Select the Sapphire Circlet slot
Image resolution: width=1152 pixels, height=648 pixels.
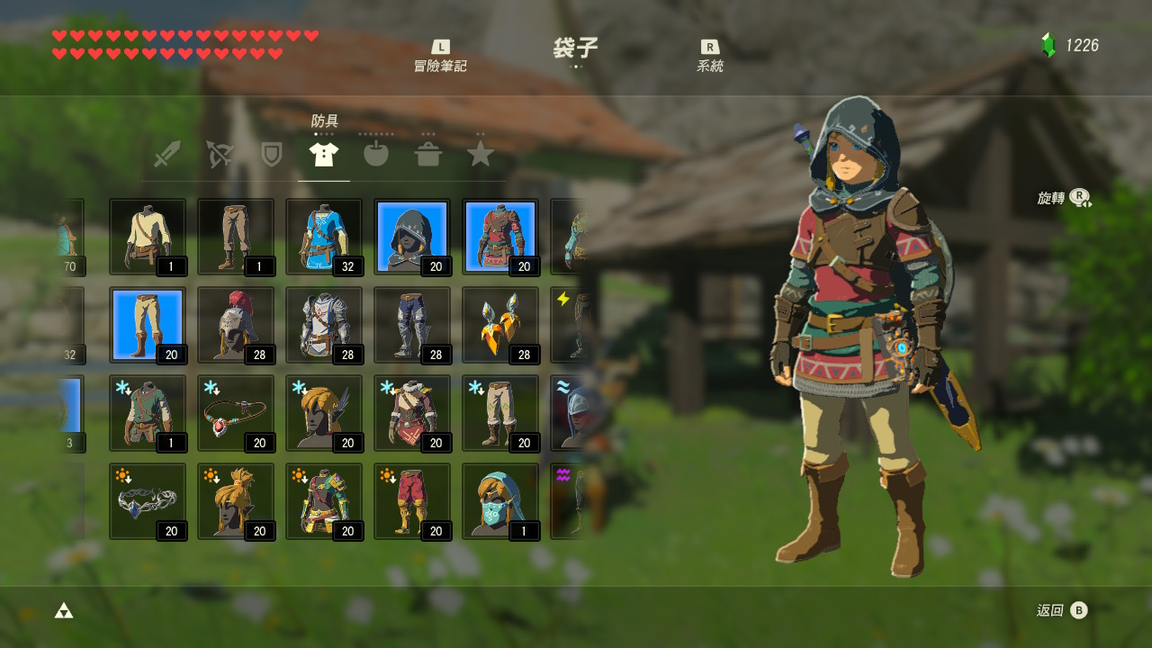tap(147, 501)
